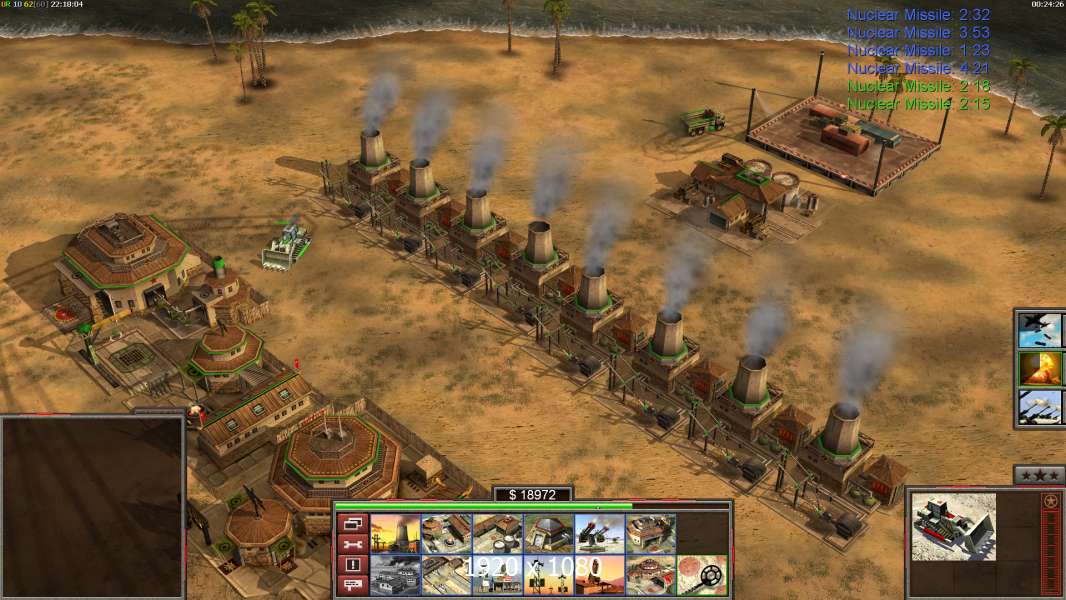Activate the artillery barrage power shortcut
Screen dimensions: 1066x600
(1039, 407)
